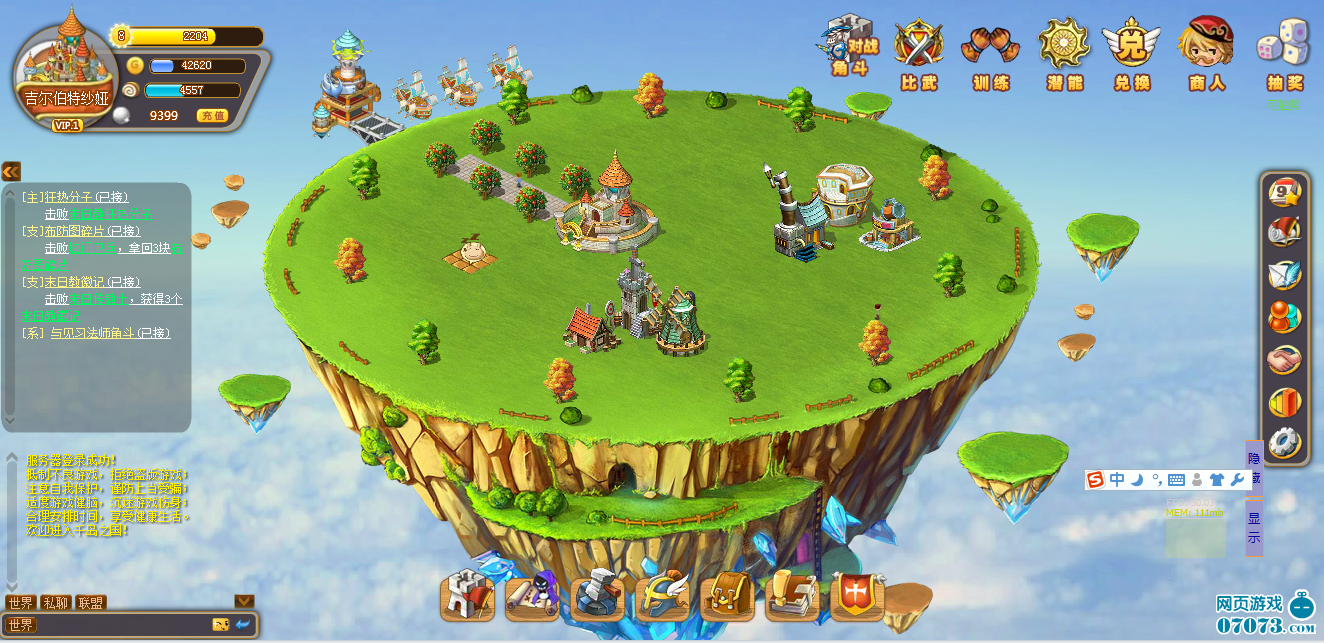
Task: Collapse the quest tracker with the arrow button
Action: tap(11, 171)
